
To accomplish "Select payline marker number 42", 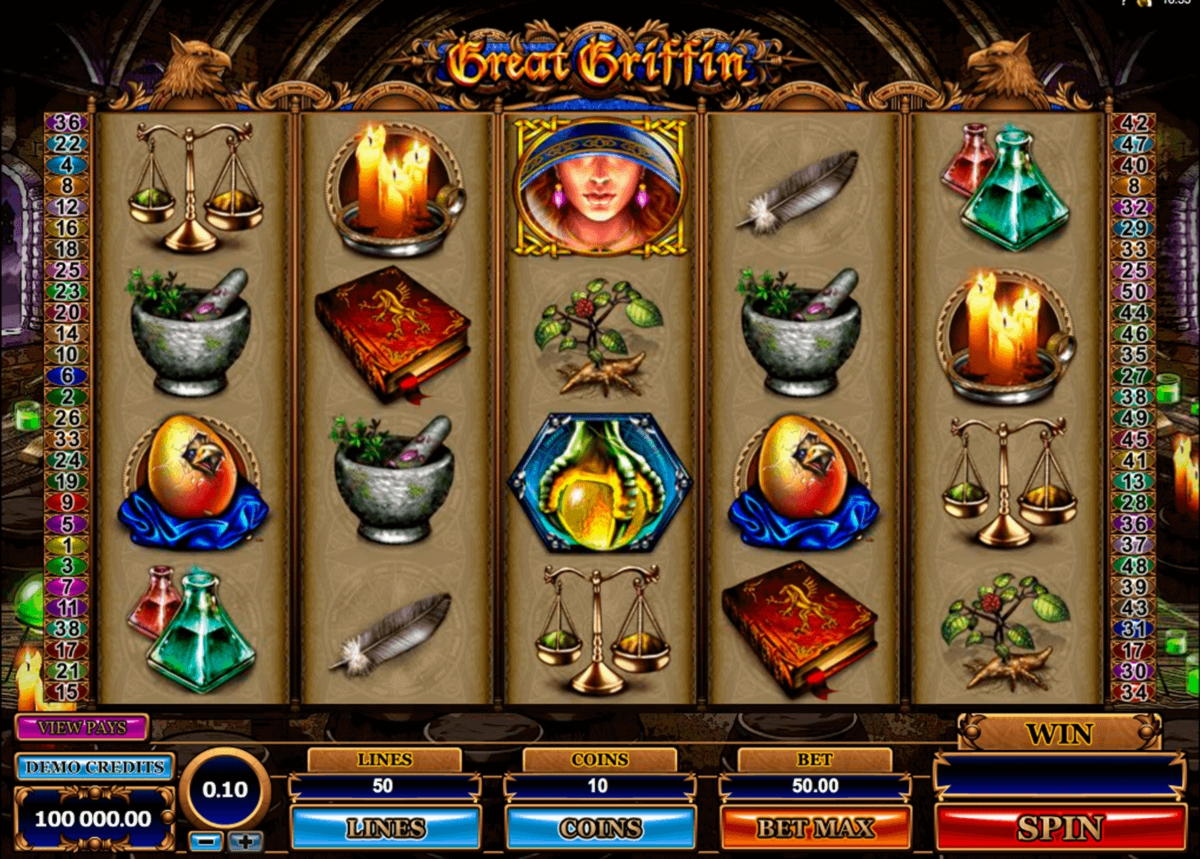I will point(1134,122).
